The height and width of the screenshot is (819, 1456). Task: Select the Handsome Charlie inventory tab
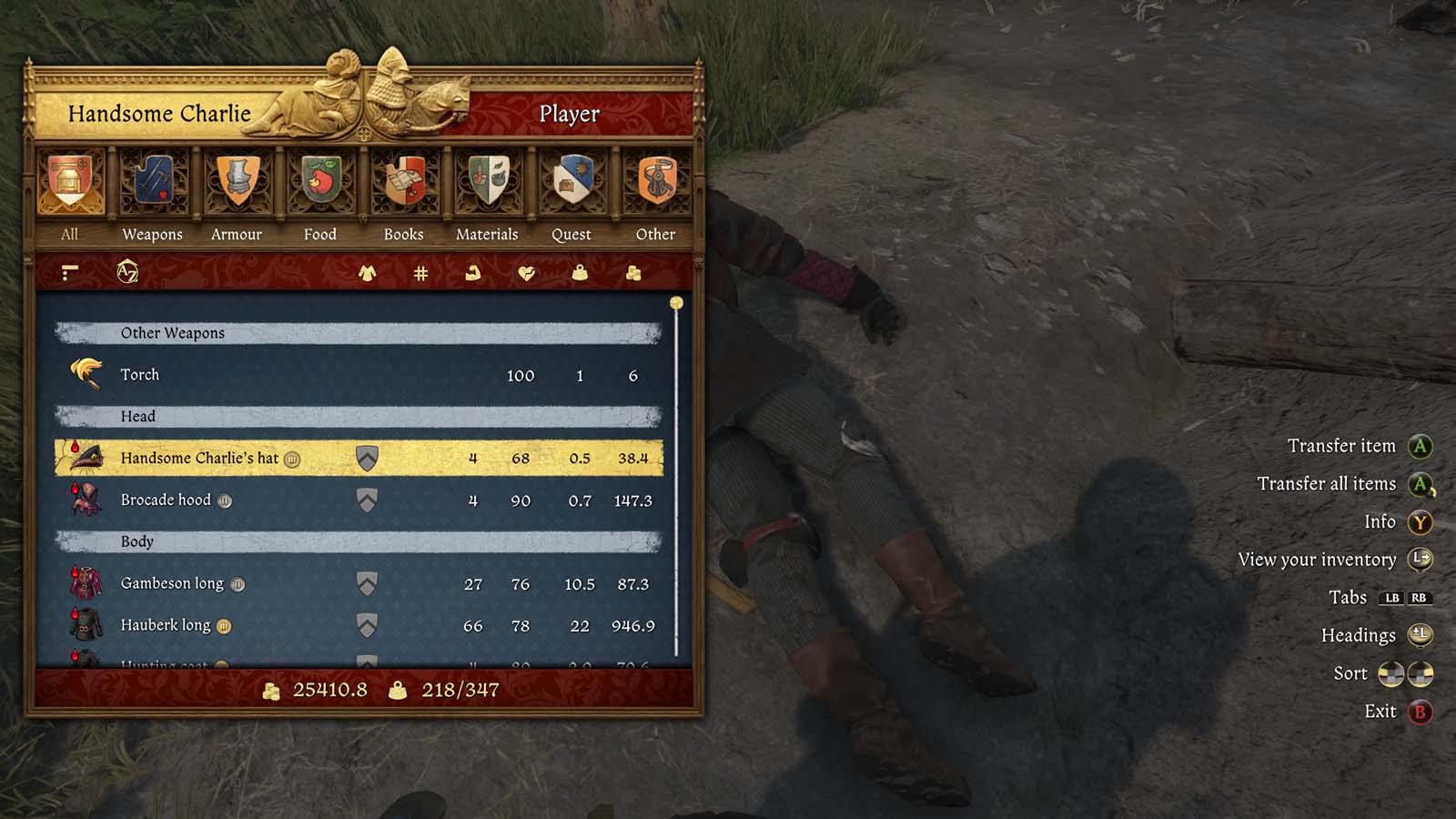pos(158,114)
